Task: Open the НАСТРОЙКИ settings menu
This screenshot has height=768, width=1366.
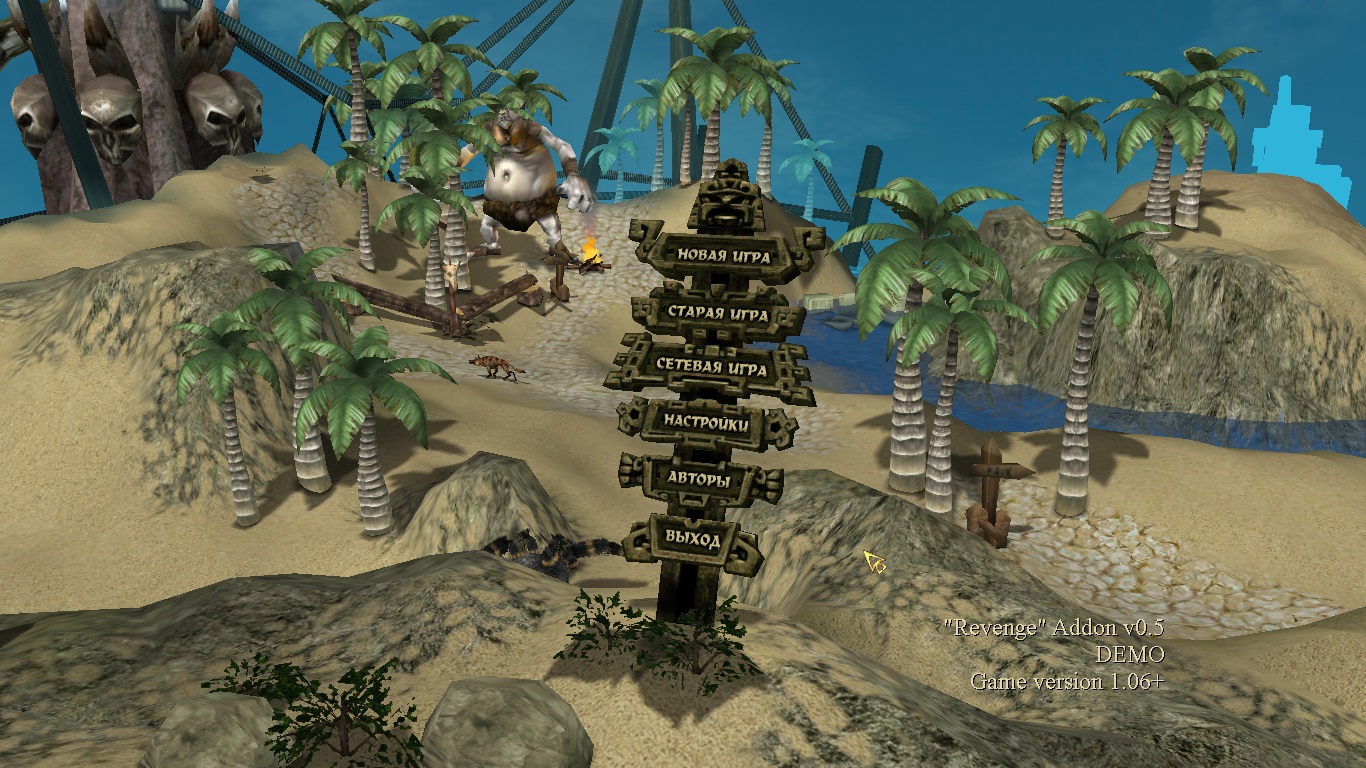Action: pos(706,423)
